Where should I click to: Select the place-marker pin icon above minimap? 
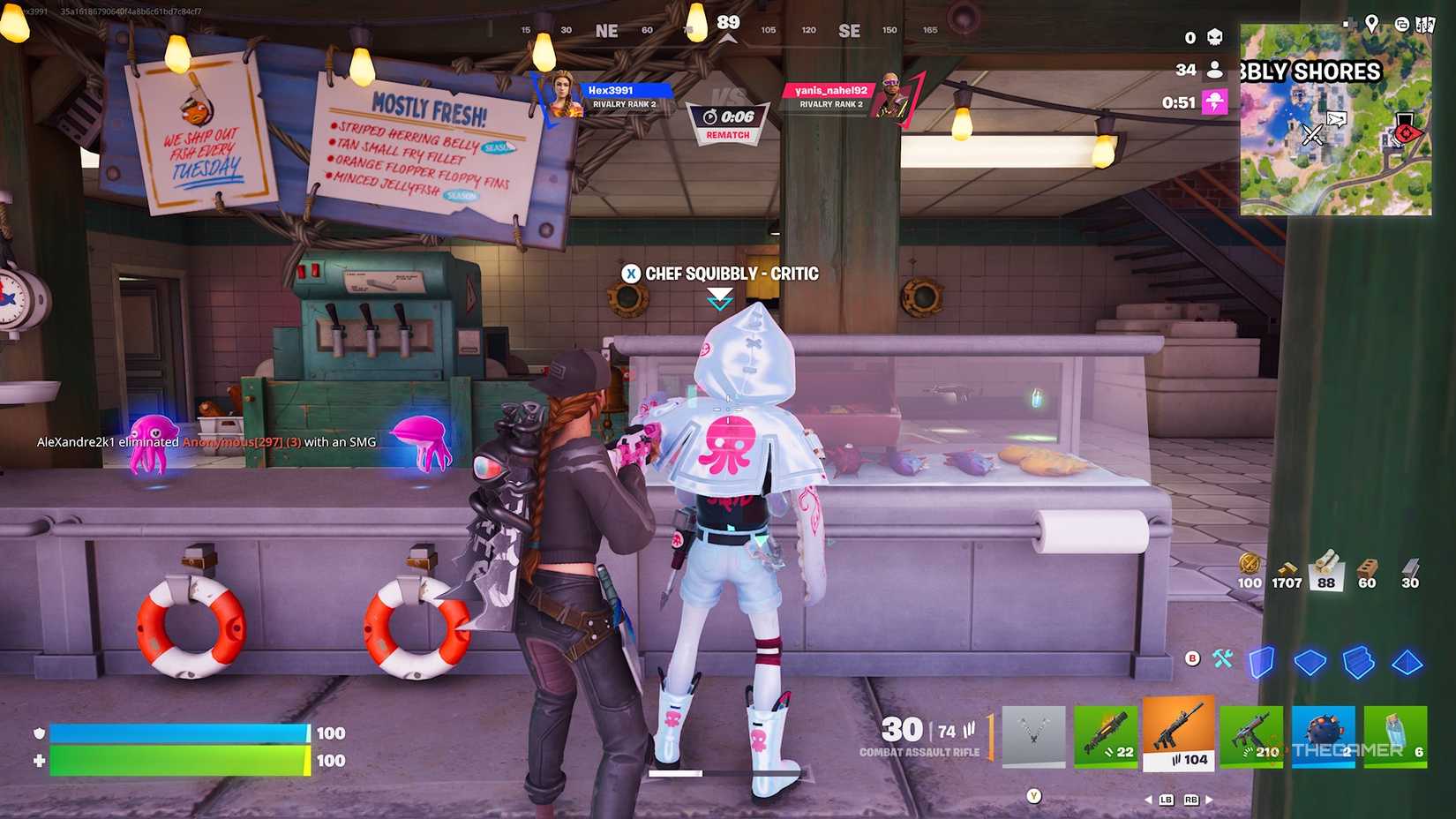click(1372, 25)
